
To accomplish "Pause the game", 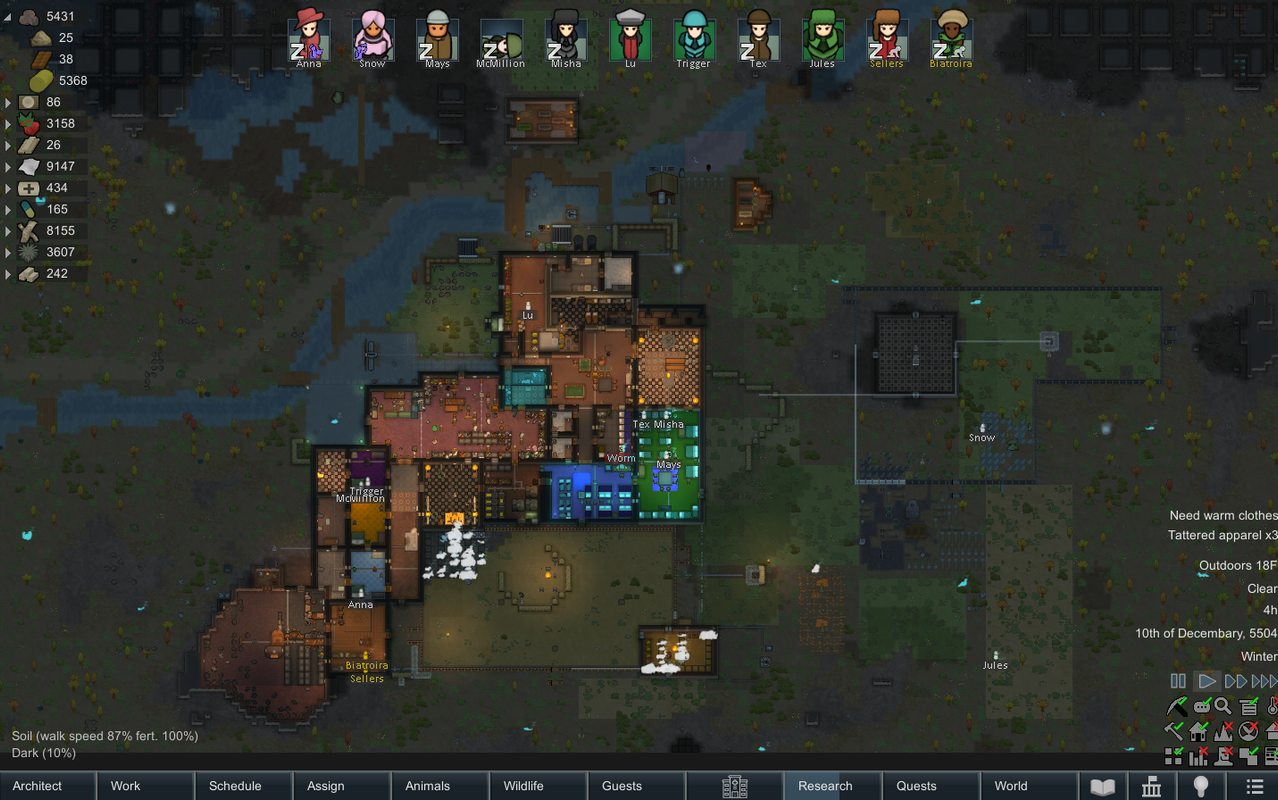I will [1178, 681].
